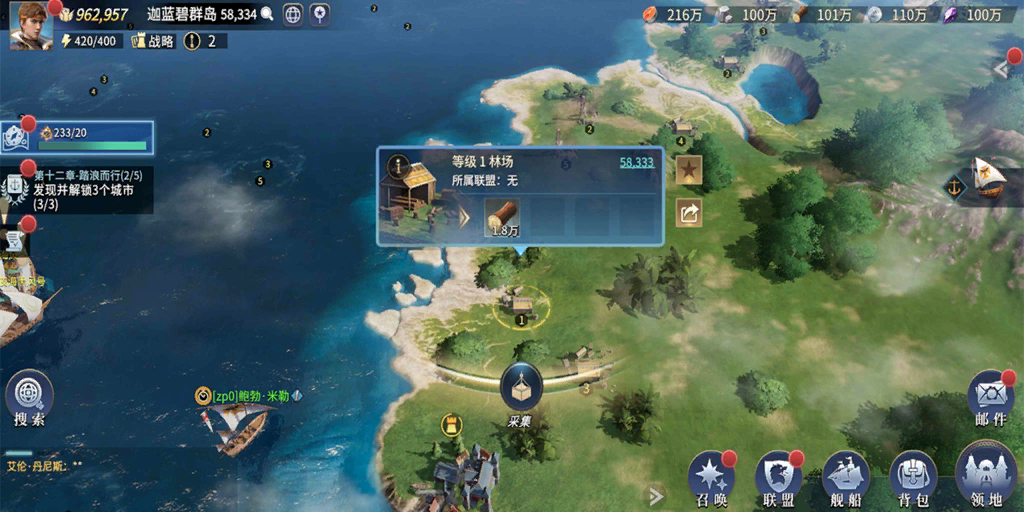Favorite the lumber yard with star button
The height and width of the screenshot is (512, 1024).
[x=689, y=171]
